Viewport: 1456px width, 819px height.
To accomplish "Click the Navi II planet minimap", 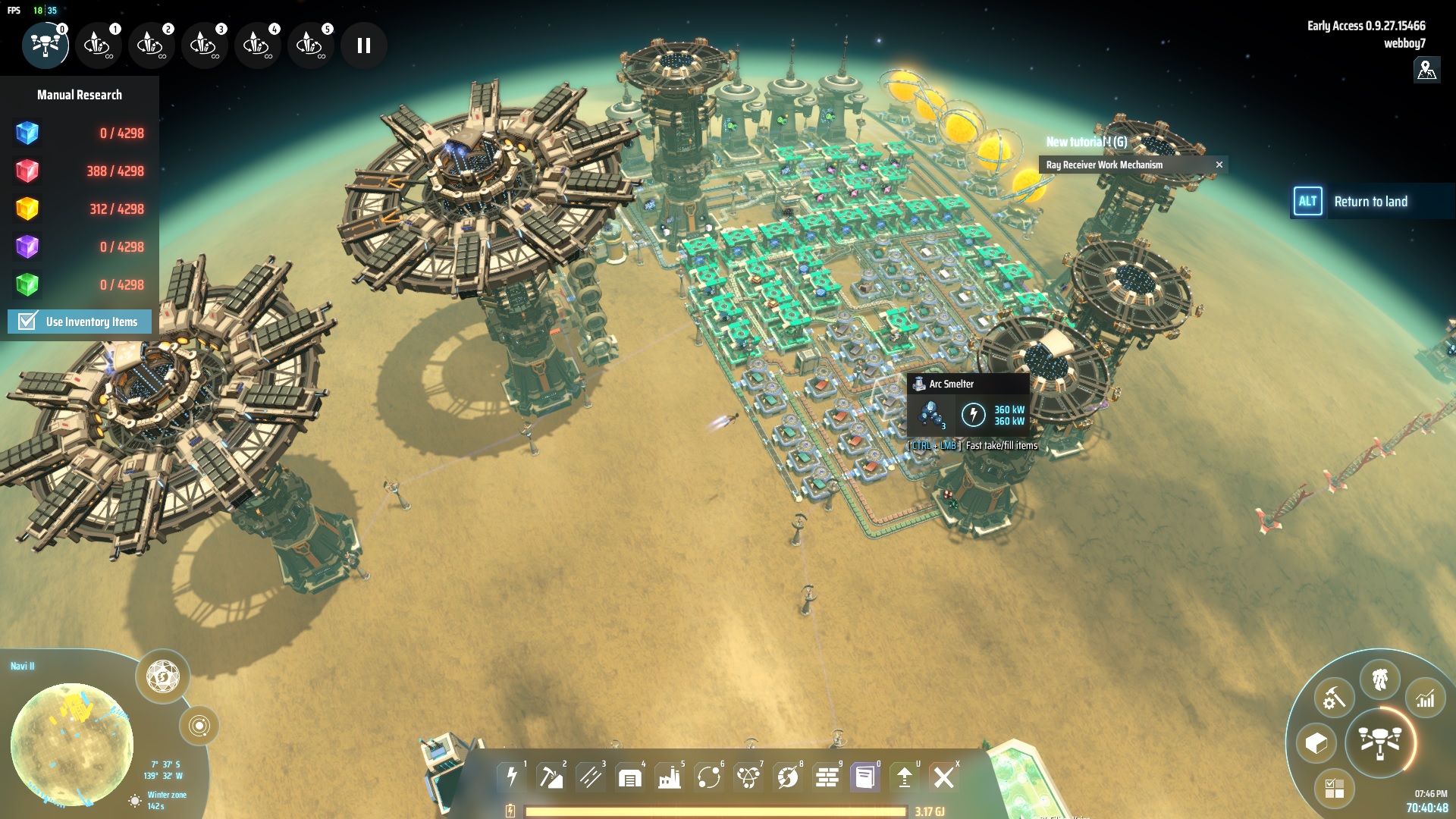I will tap(72, 743).
